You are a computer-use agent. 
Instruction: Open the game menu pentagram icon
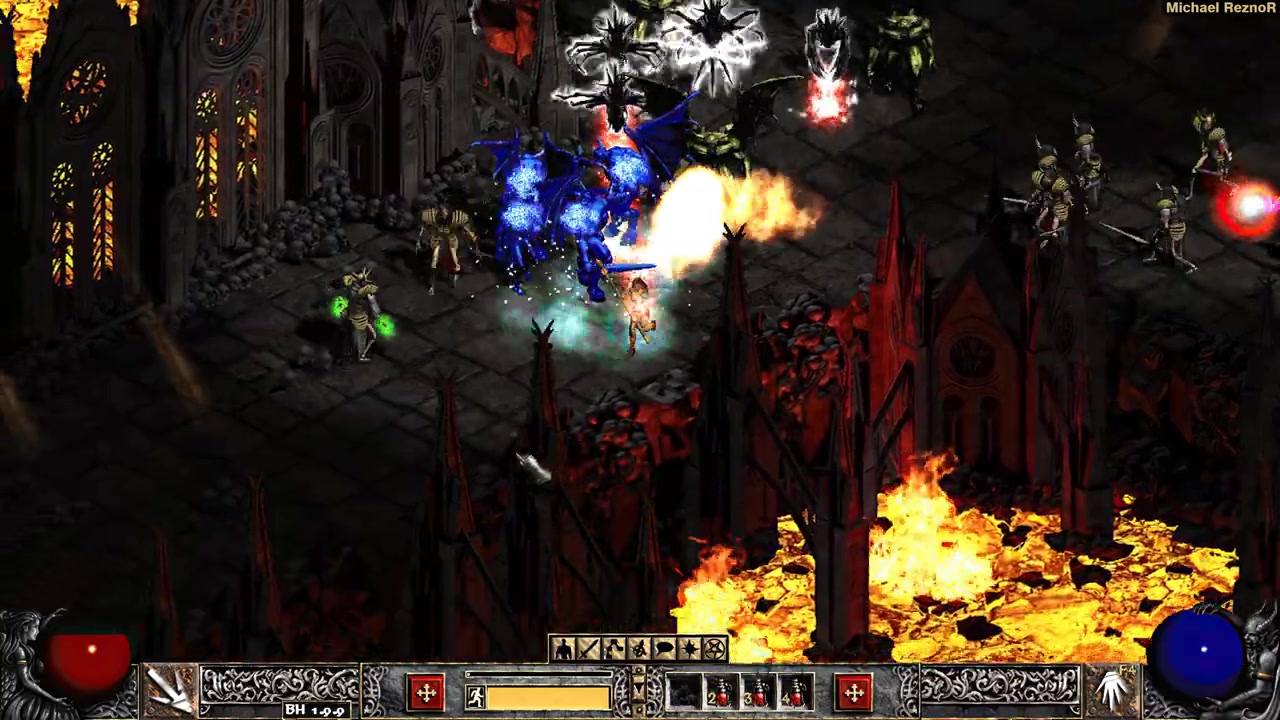tap(714, 650)
